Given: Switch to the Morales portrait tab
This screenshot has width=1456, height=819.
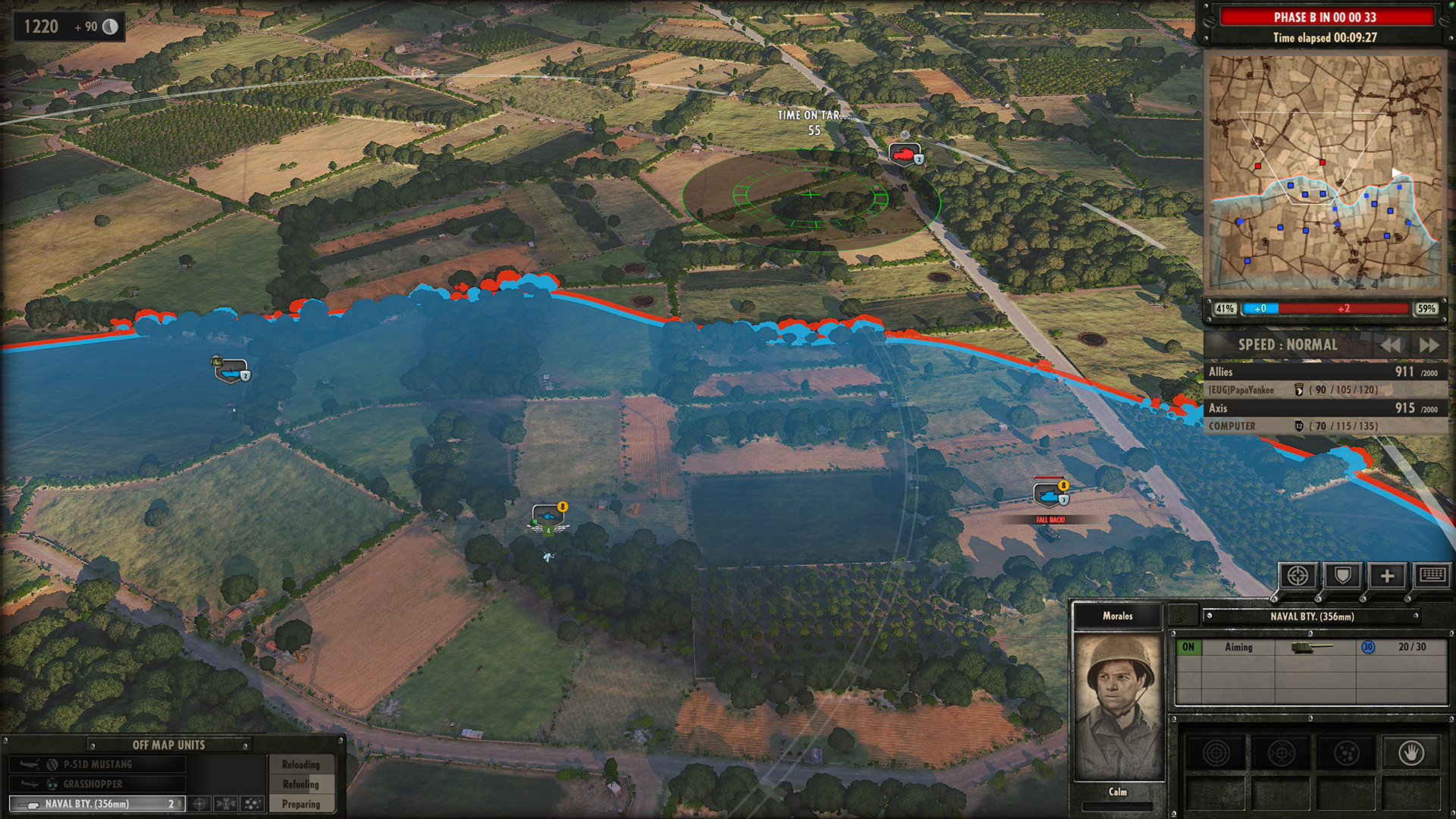Looking at the screenshot, I should coord(1118,616).
